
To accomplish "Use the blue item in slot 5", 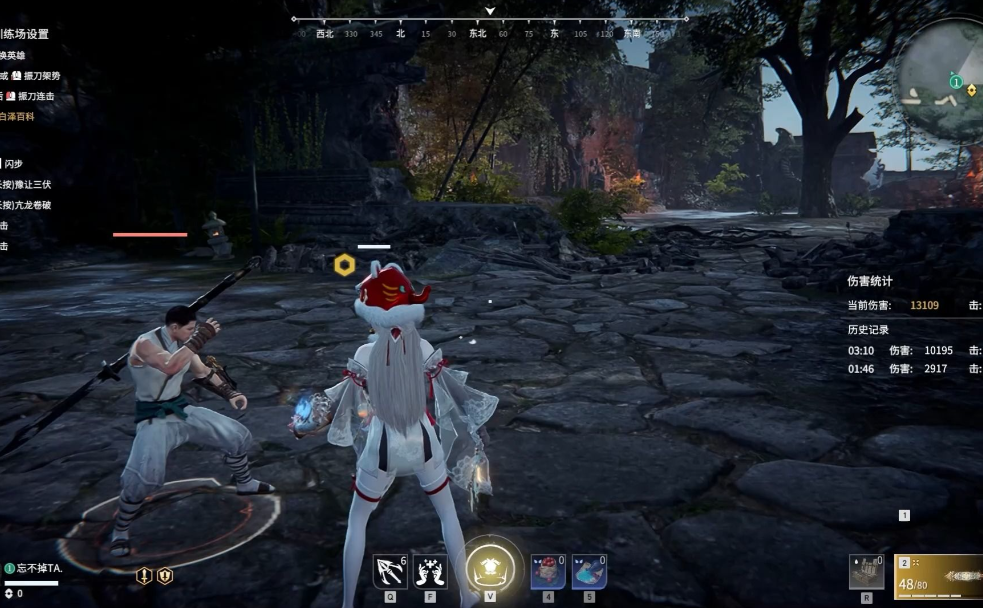I will (589, 571).
